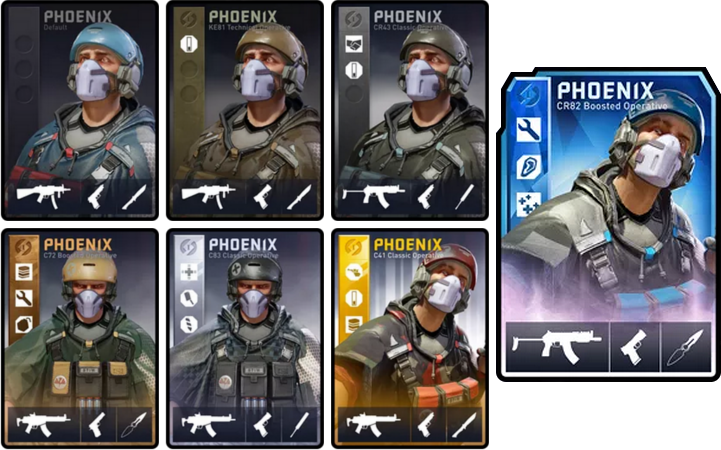
Task: Select the knife slot on CR82 card
Action: point(686,347)
